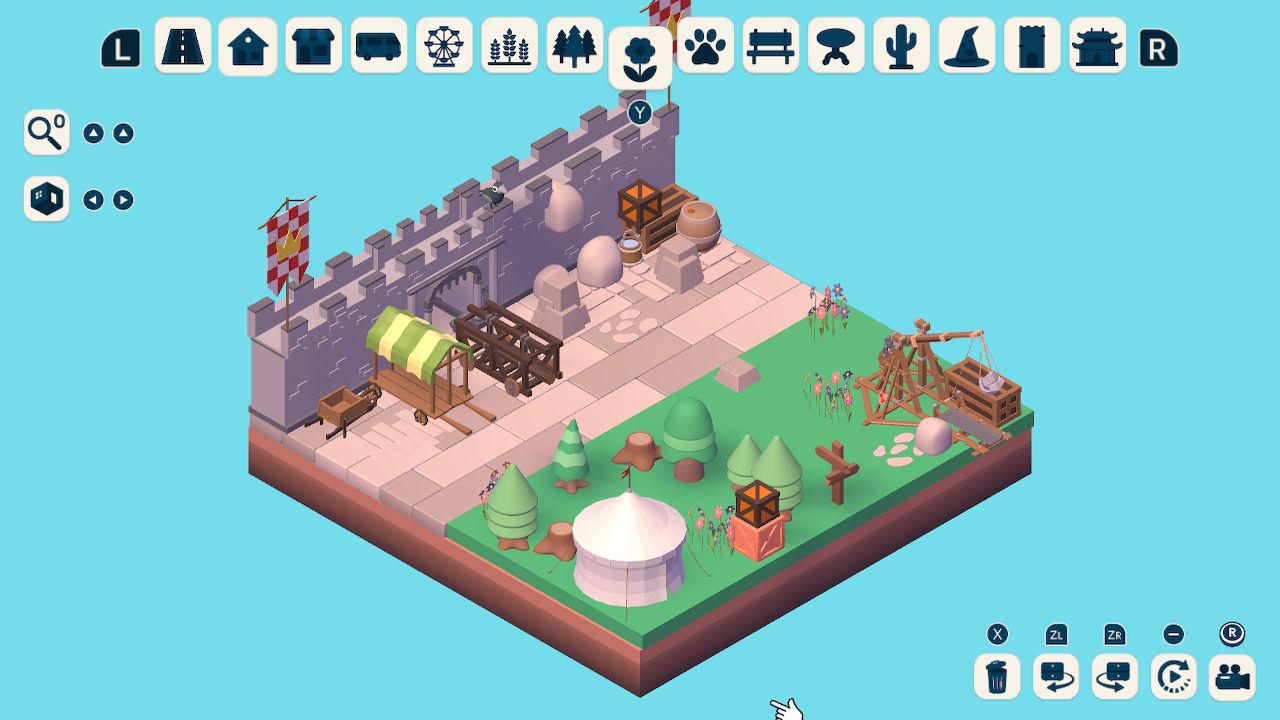
Task: Open the wizard hat fantasy category
Action: point(965,45)
